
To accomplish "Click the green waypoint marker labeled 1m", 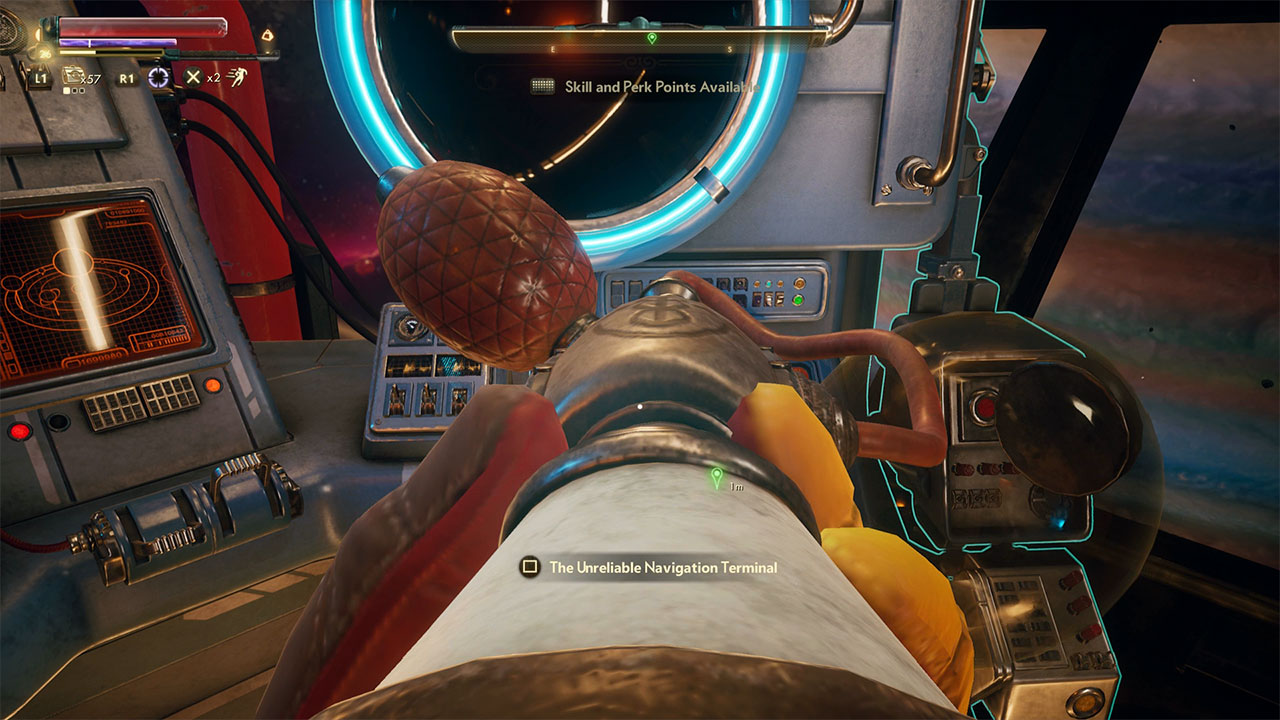I will click(716, 478).
